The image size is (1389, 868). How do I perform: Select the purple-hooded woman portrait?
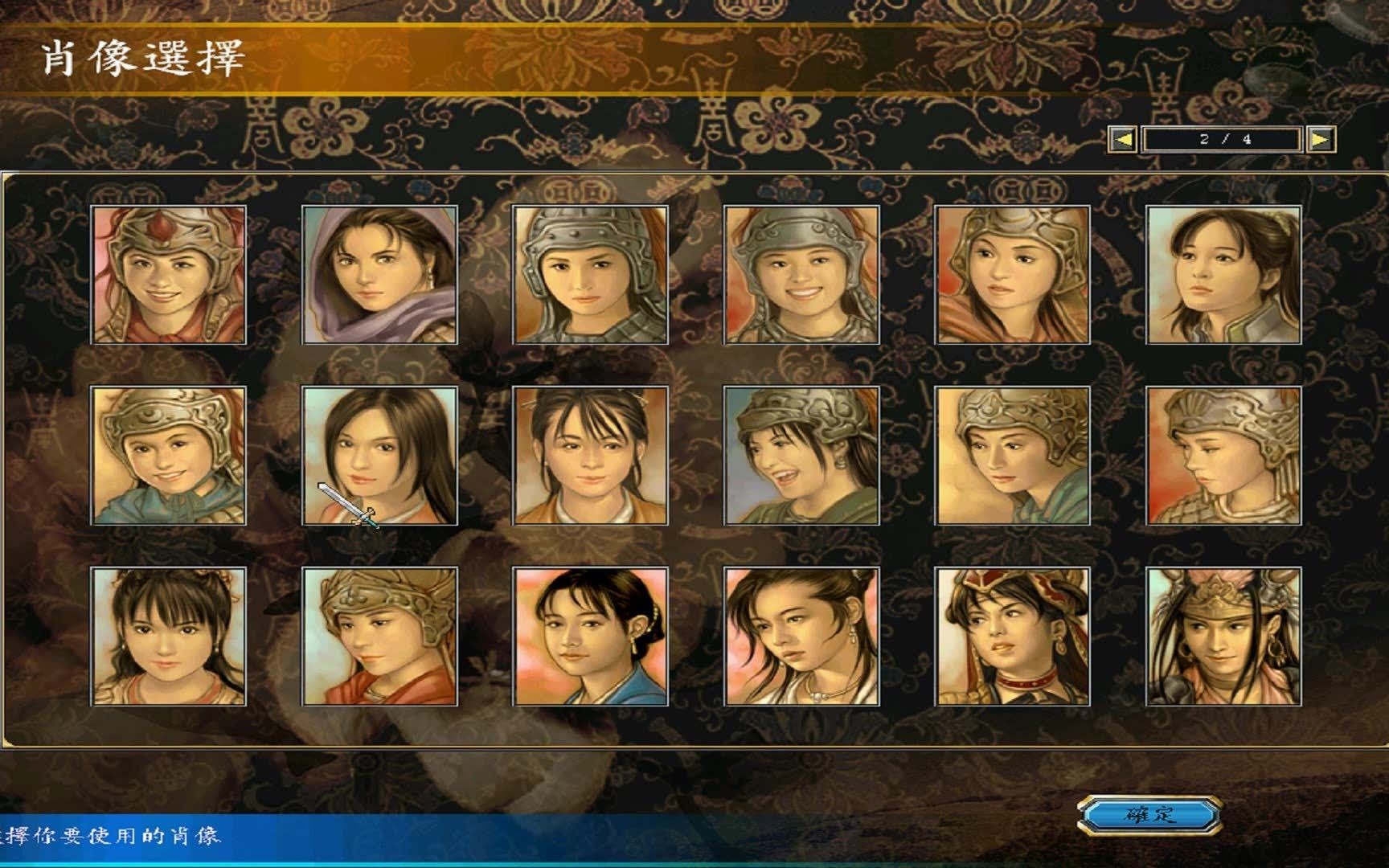tap(379, 275)
